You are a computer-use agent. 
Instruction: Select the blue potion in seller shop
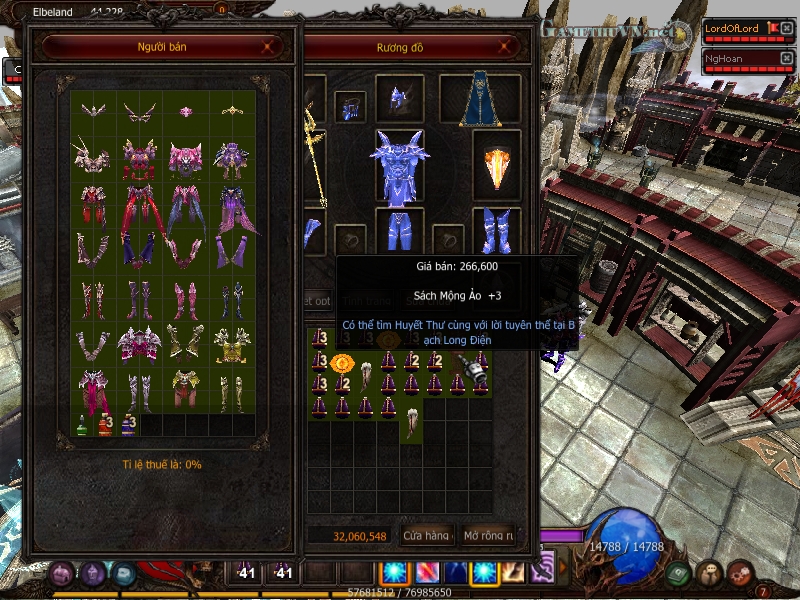point(129,424)
